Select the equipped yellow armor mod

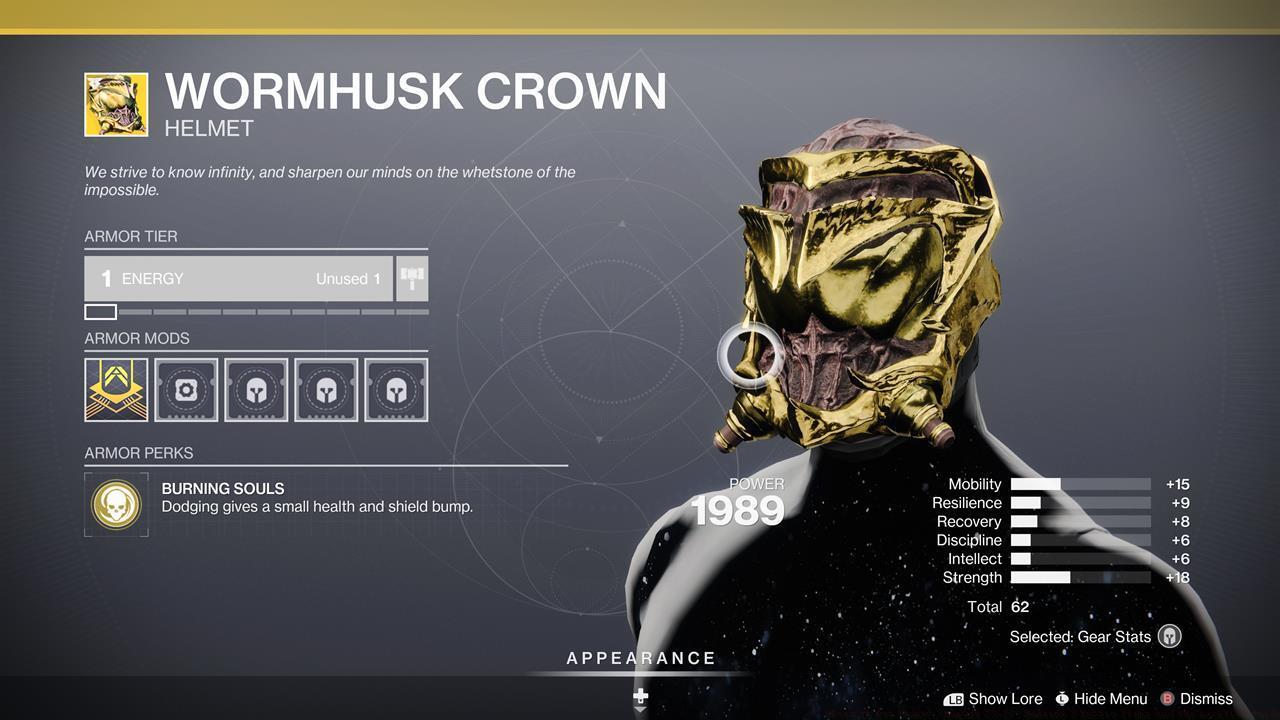click(x=116, y=388)
